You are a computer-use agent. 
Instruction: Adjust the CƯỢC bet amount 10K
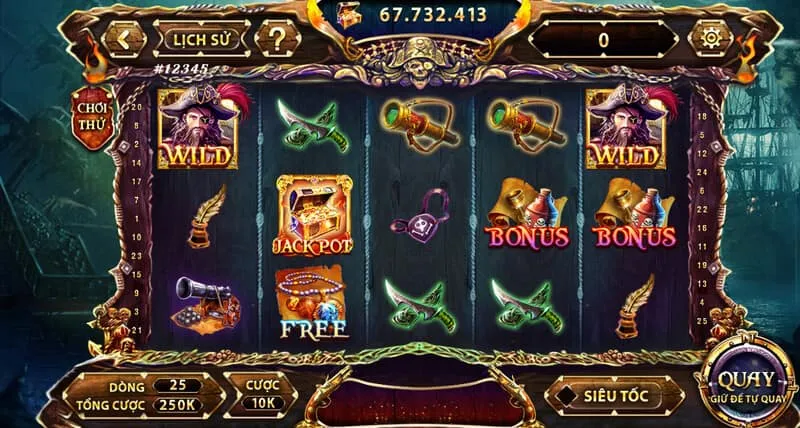click(262, 402)
